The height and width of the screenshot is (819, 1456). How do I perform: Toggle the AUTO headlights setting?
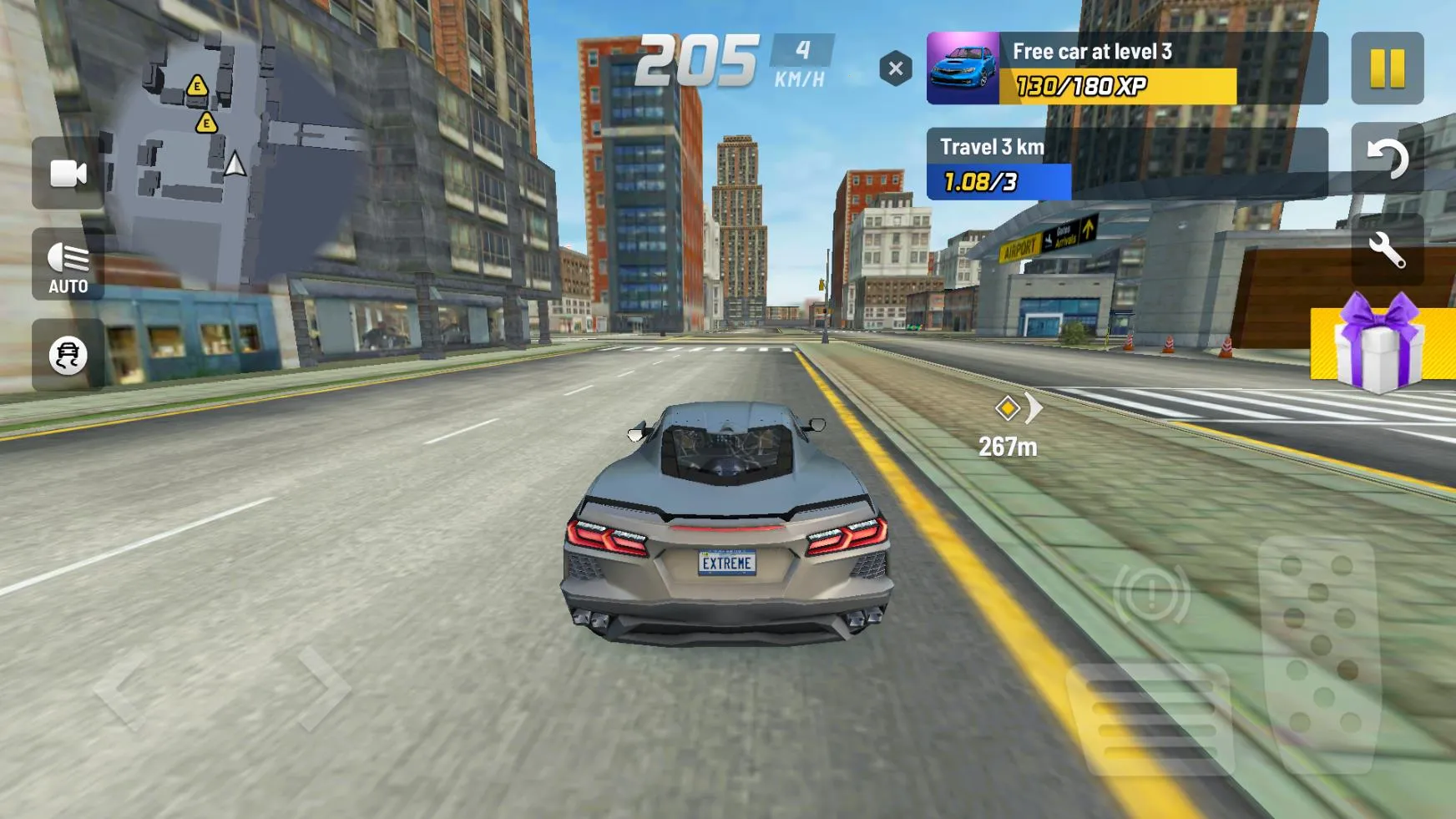pos(67,264)
